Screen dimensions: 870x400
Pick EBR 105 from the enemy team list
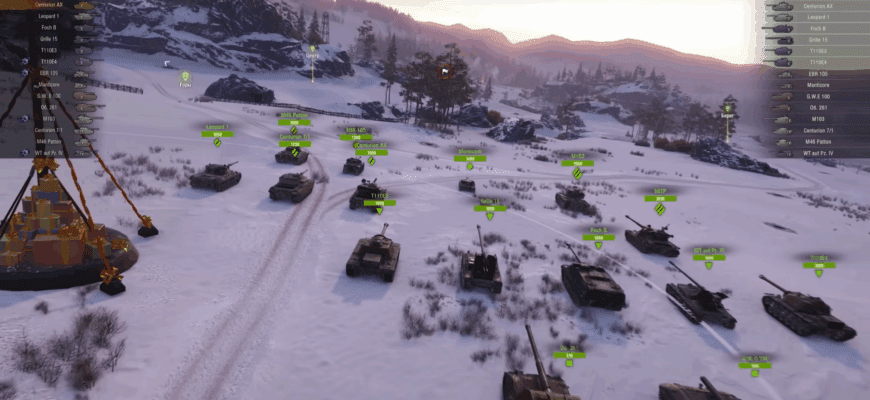pos(816,74)
